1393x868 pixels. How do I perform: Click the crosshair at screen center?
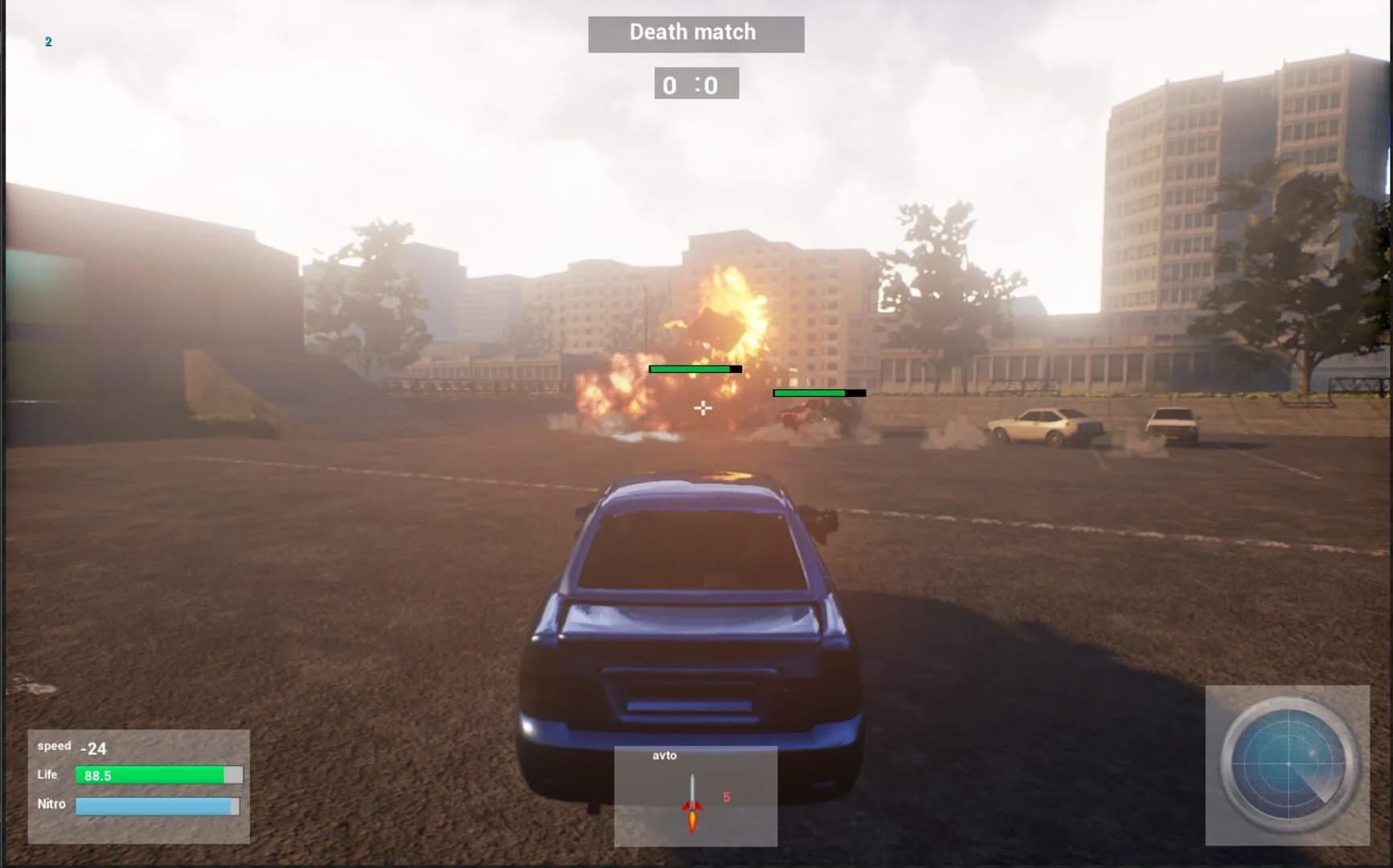coord(703,408)
